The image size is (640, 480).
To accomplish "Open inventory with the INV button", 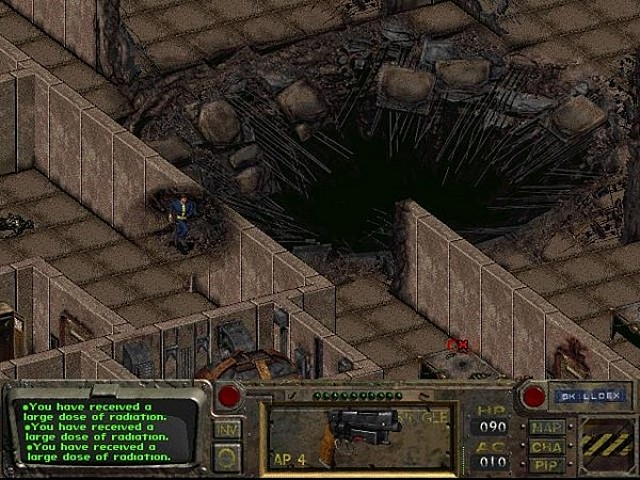I will click(227, 428).
